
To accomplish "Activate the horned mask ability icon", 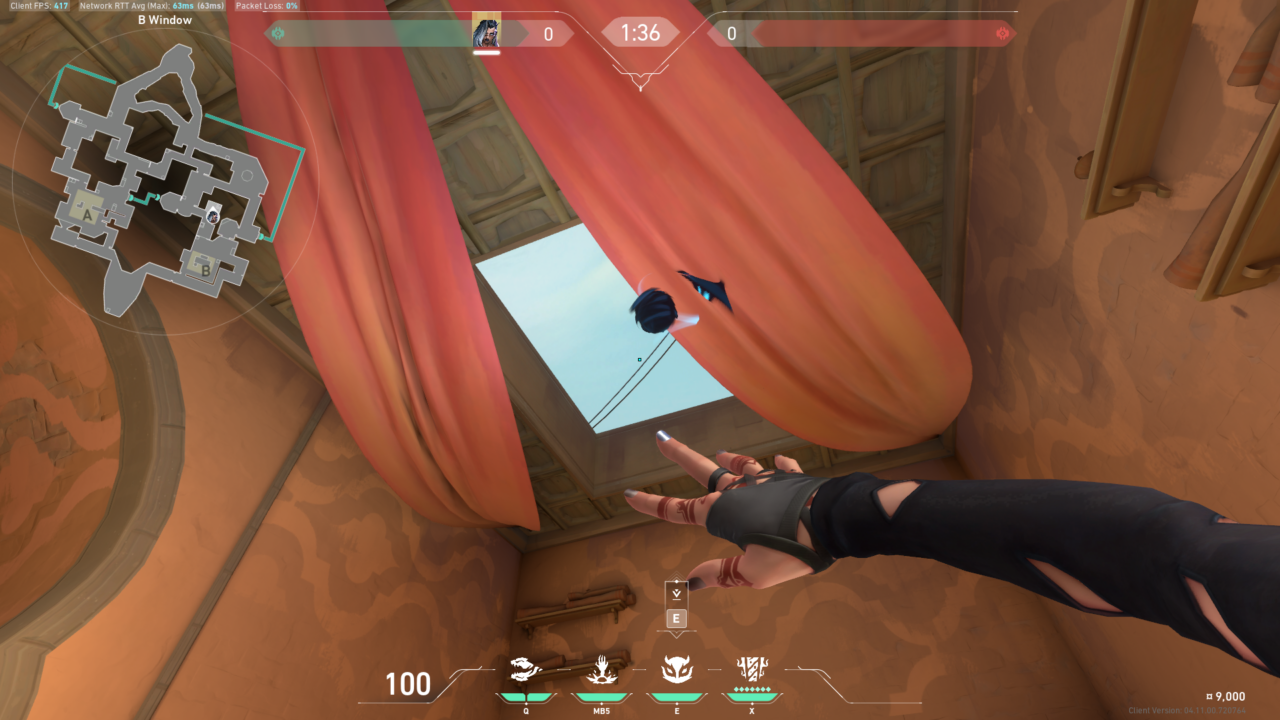I will (x=675, y=668).
